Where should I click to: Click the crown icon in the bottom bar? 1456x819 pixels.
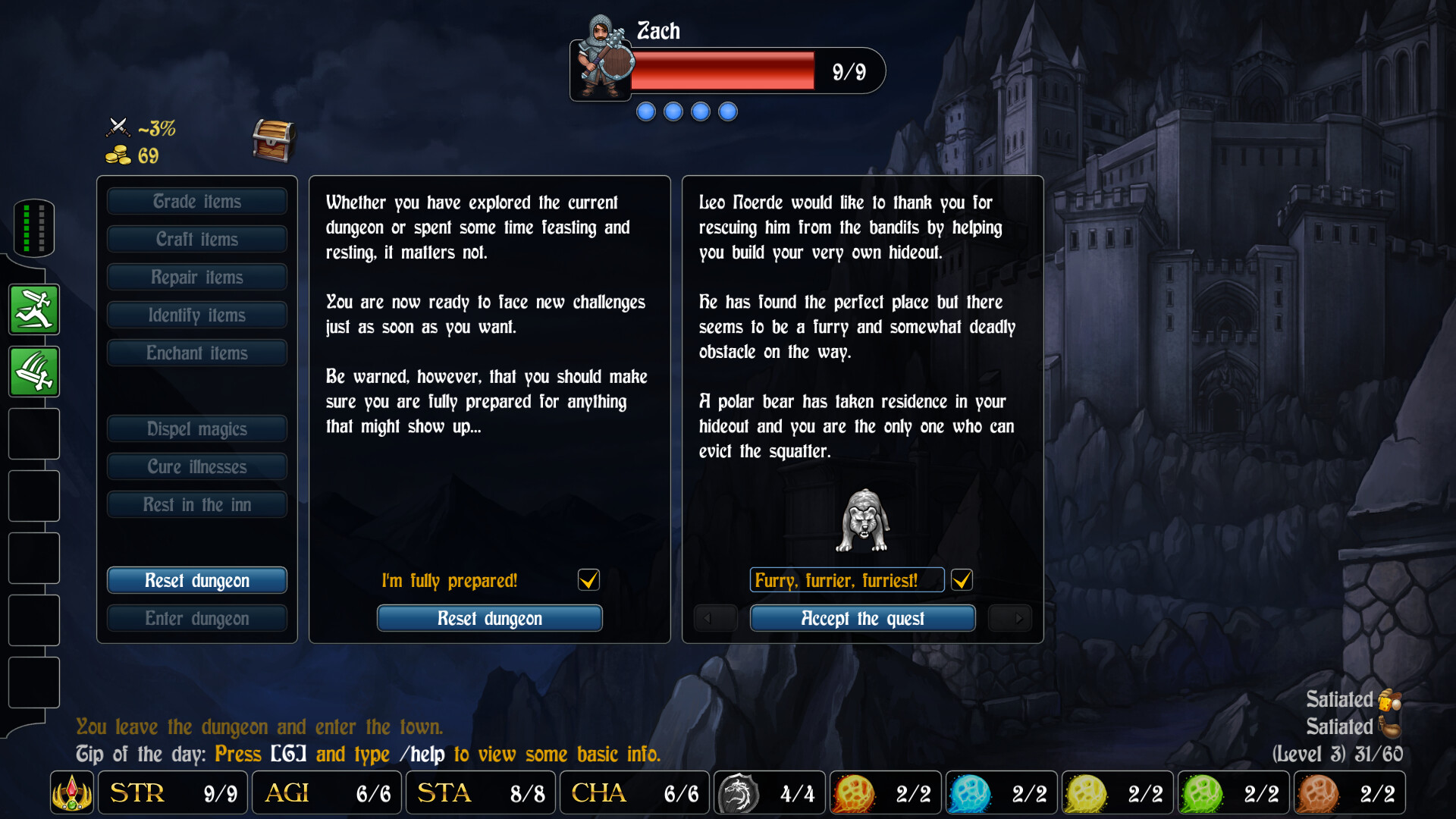coord(71,792)
